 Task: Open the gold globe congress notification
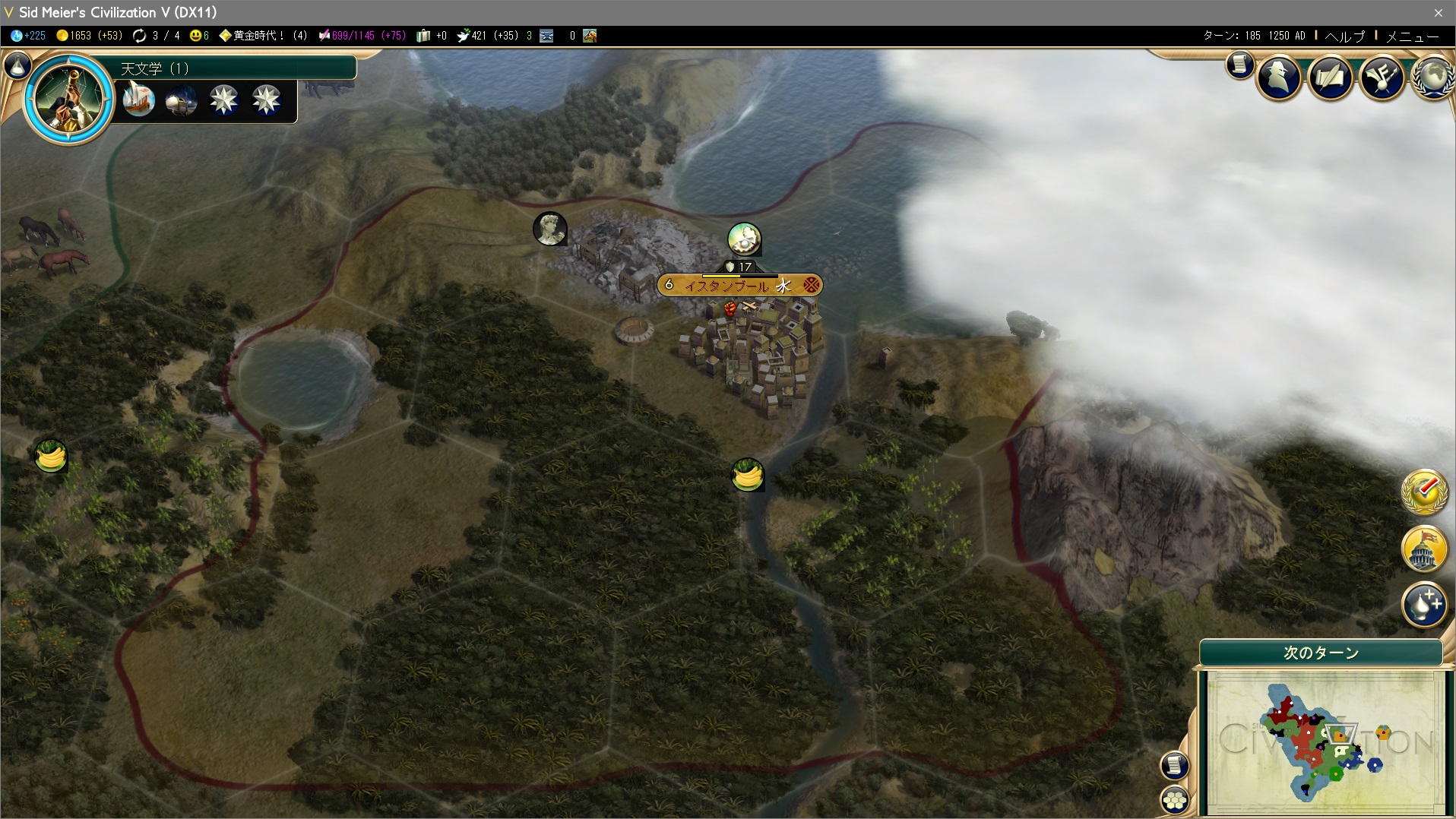click(1424, 492)
